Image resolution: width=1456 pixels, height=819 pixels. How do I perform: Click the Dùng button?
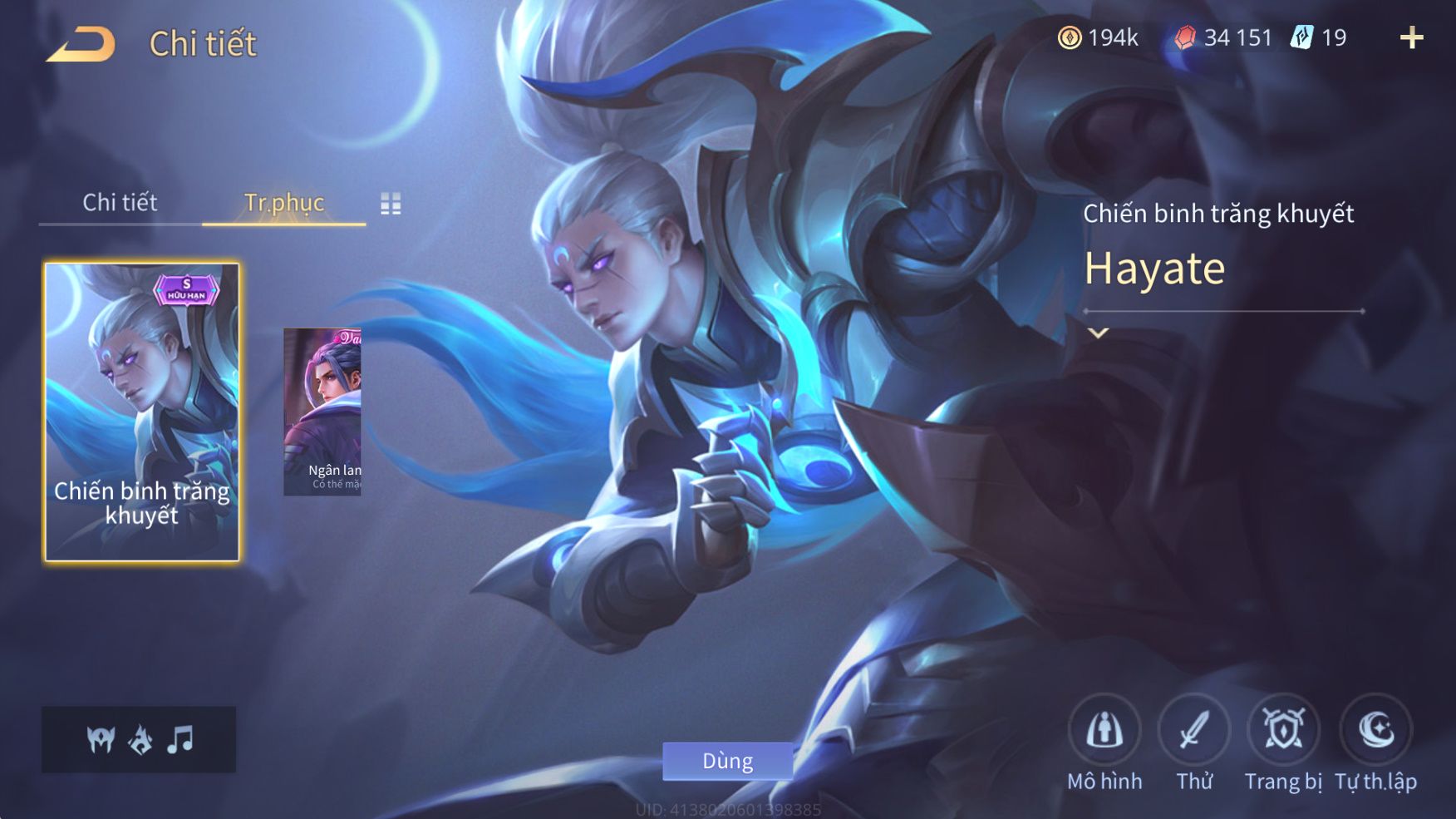pyautogui.click(x=727, y=761)
